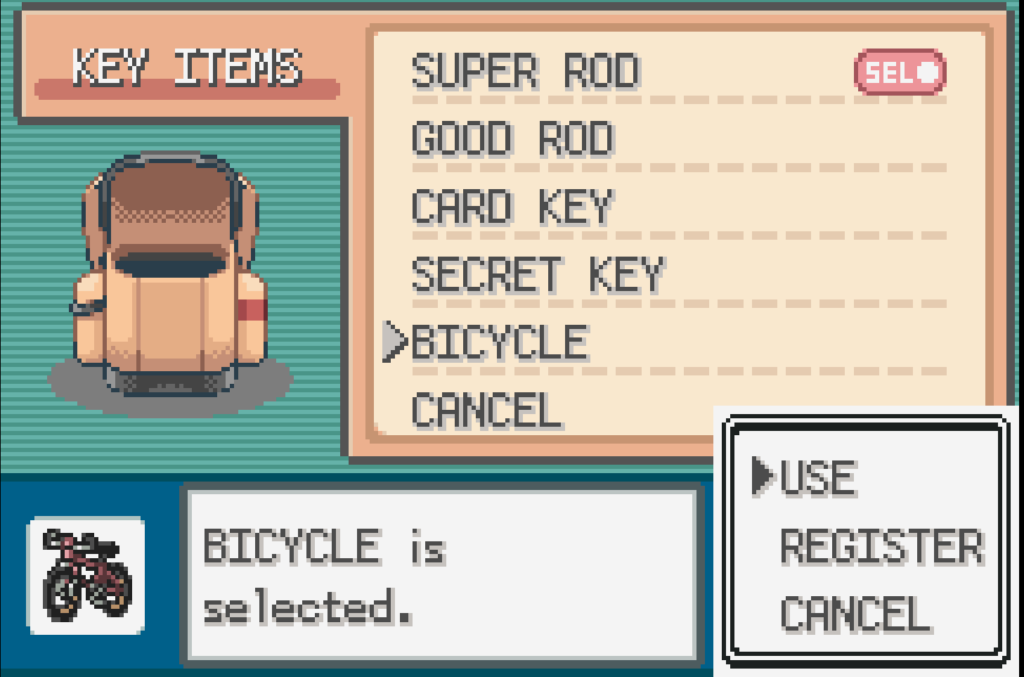Highlight the CARD KEY item
The width and height of the screenshot is (1024, 677).
(x=511, y=207)
